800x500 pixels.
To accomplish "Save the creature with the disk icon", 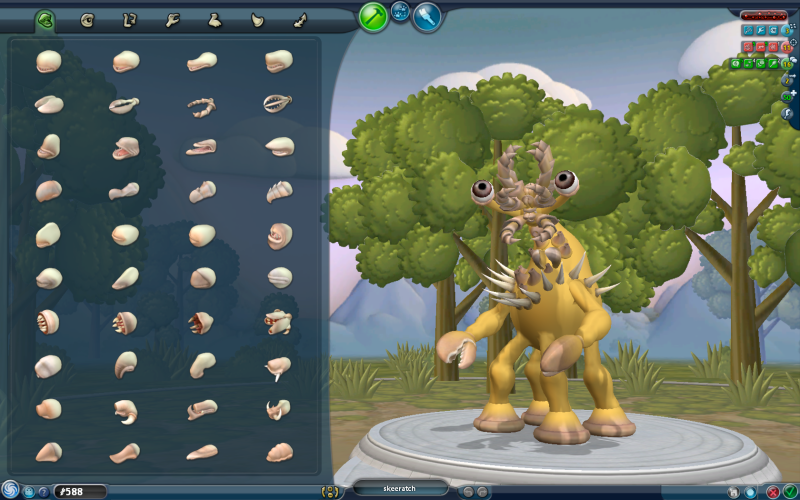I will pos(734,491).
